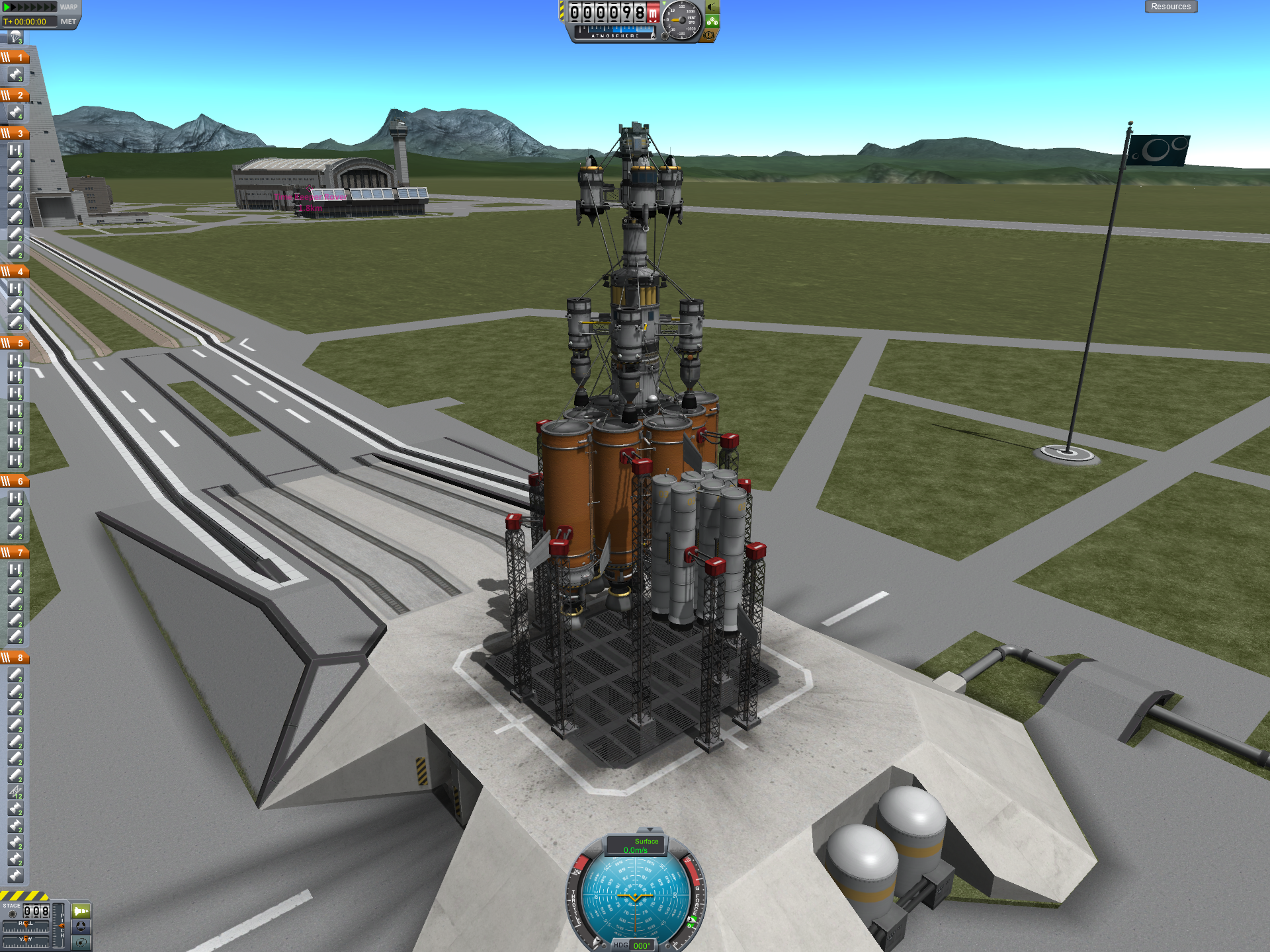Click the time warp arrow bar
Image resolution: width=1270 pixels, height=952 pixels.
[30, 7]
